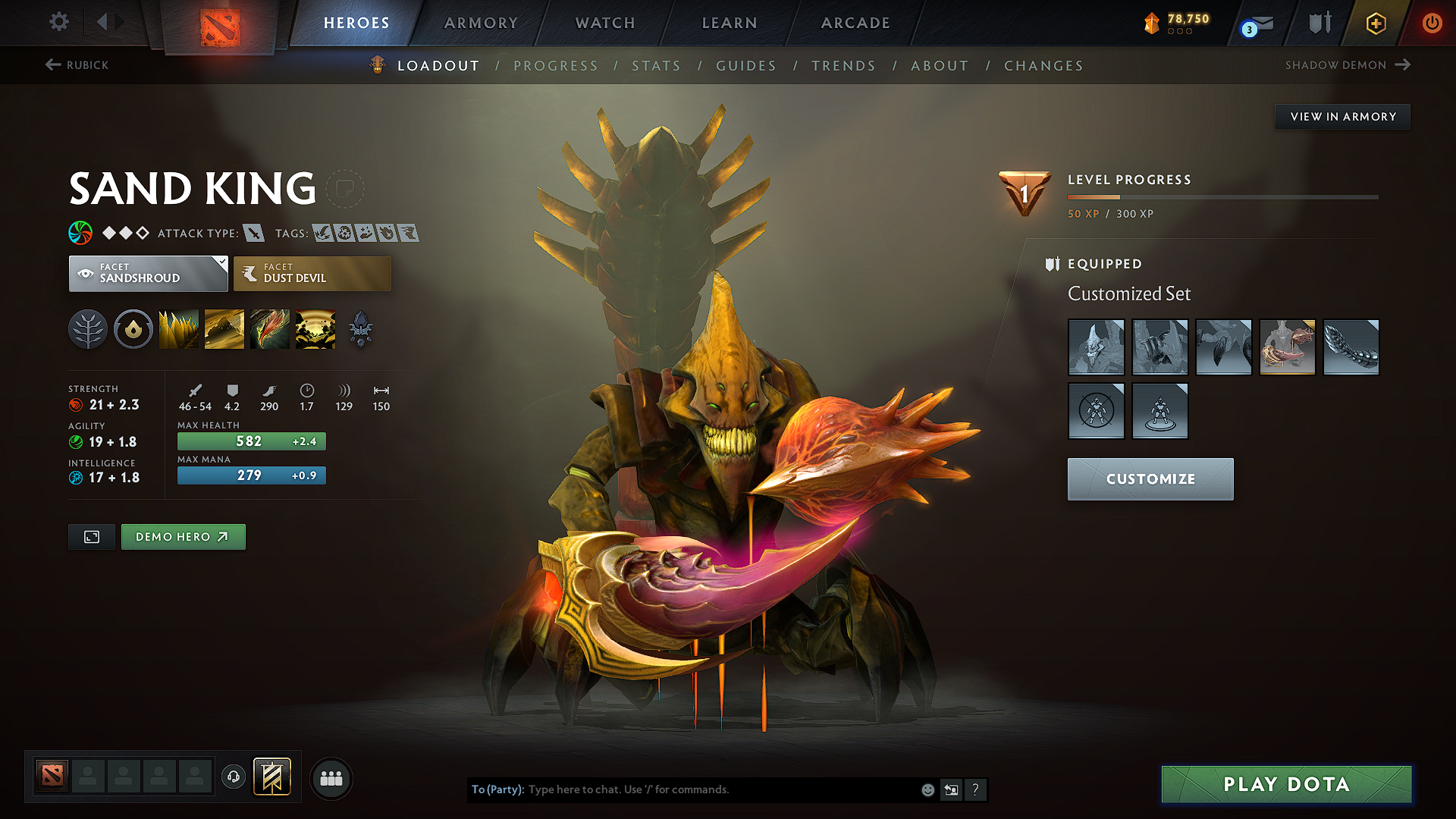View the Epicenter ultimate ability icon

coord(315,328)
